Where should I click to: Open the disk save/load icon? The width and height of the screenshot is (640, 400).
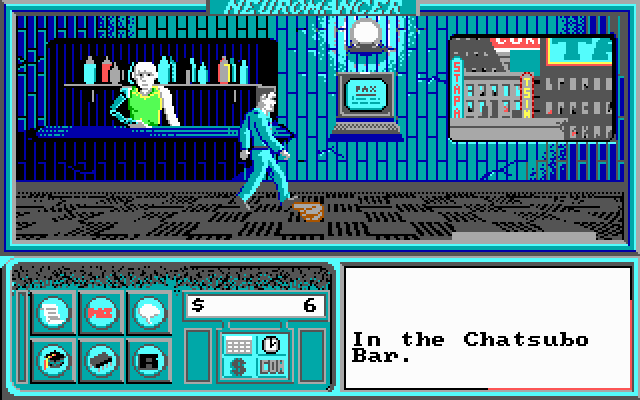pos(148,355)
